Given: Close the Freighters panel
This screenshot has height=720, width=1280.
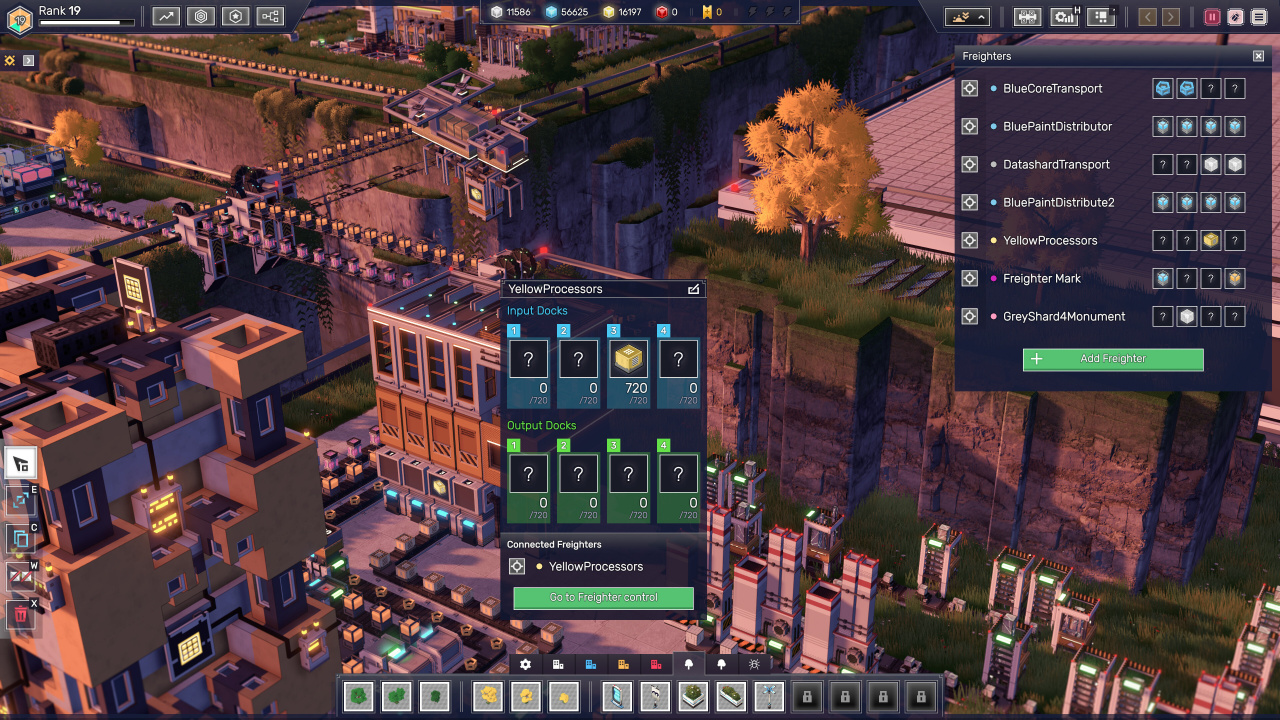Looking at the screenshot, I should coord(1259,56).
